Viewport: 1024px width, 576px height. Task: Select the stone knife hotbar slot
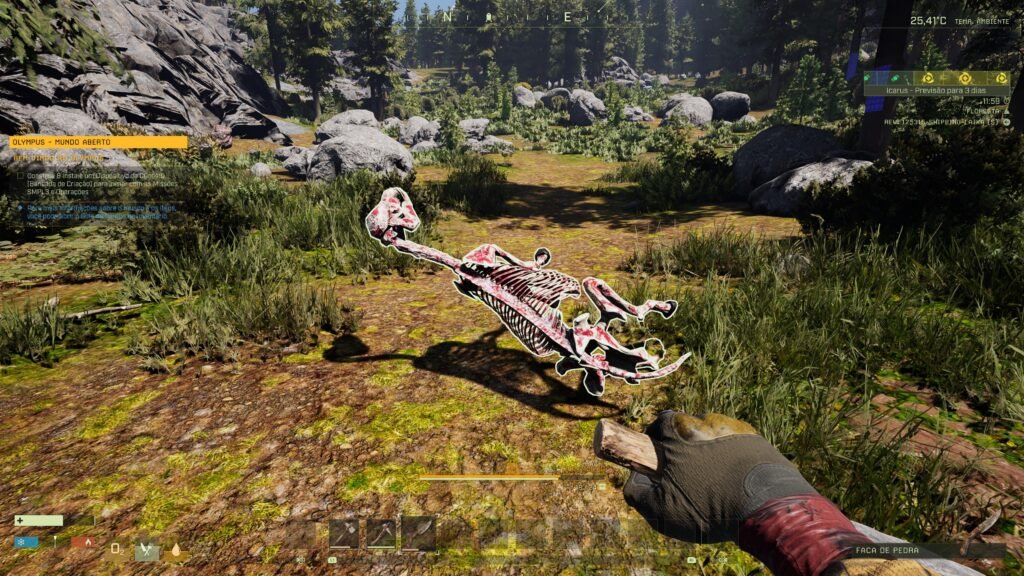click(419, 533)
